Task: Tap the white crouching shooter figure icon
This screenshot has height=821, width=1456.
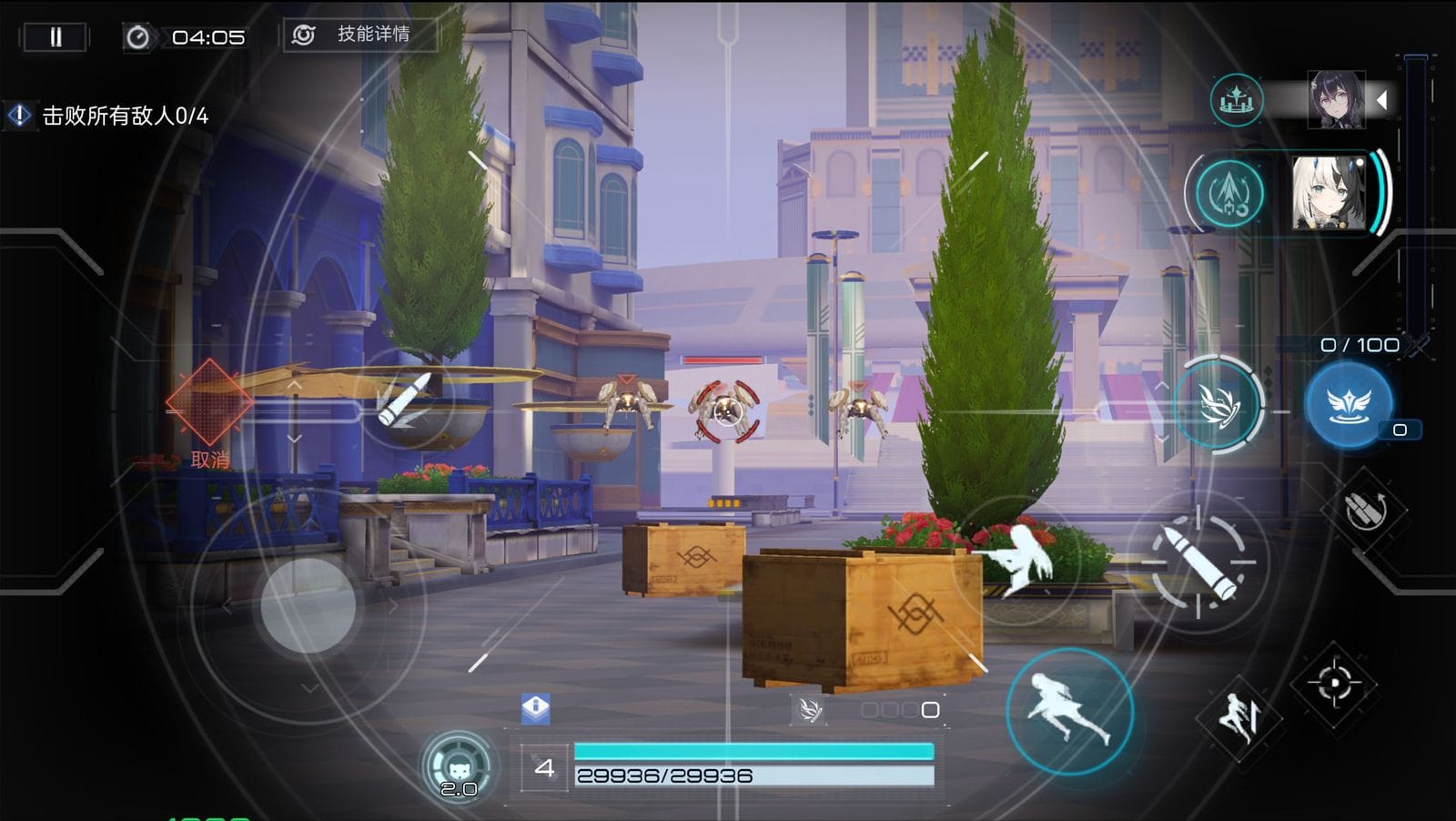Action: coord(1019,557)
